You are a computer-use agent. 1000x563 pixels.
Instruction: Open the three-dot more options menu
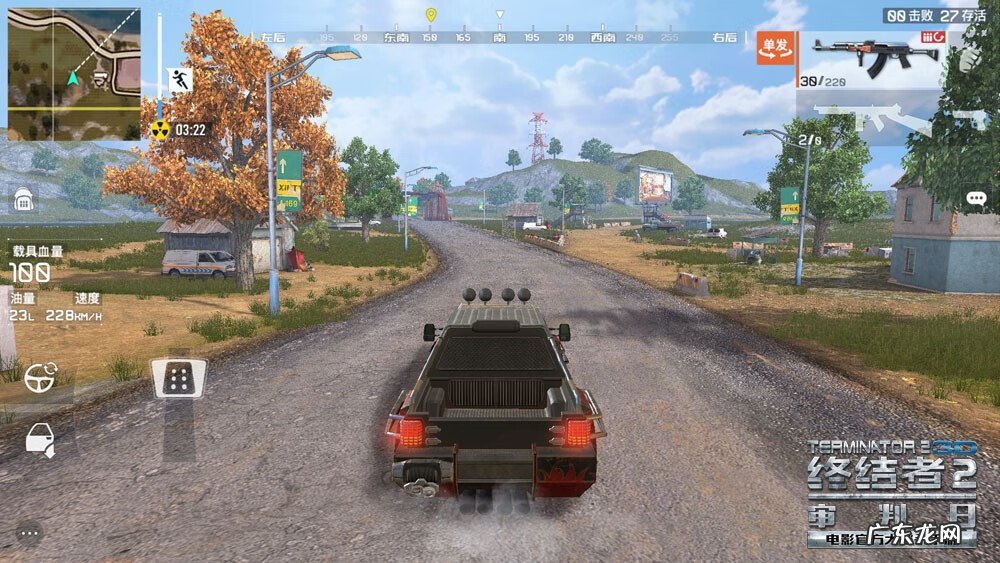(x=28, y=533)
